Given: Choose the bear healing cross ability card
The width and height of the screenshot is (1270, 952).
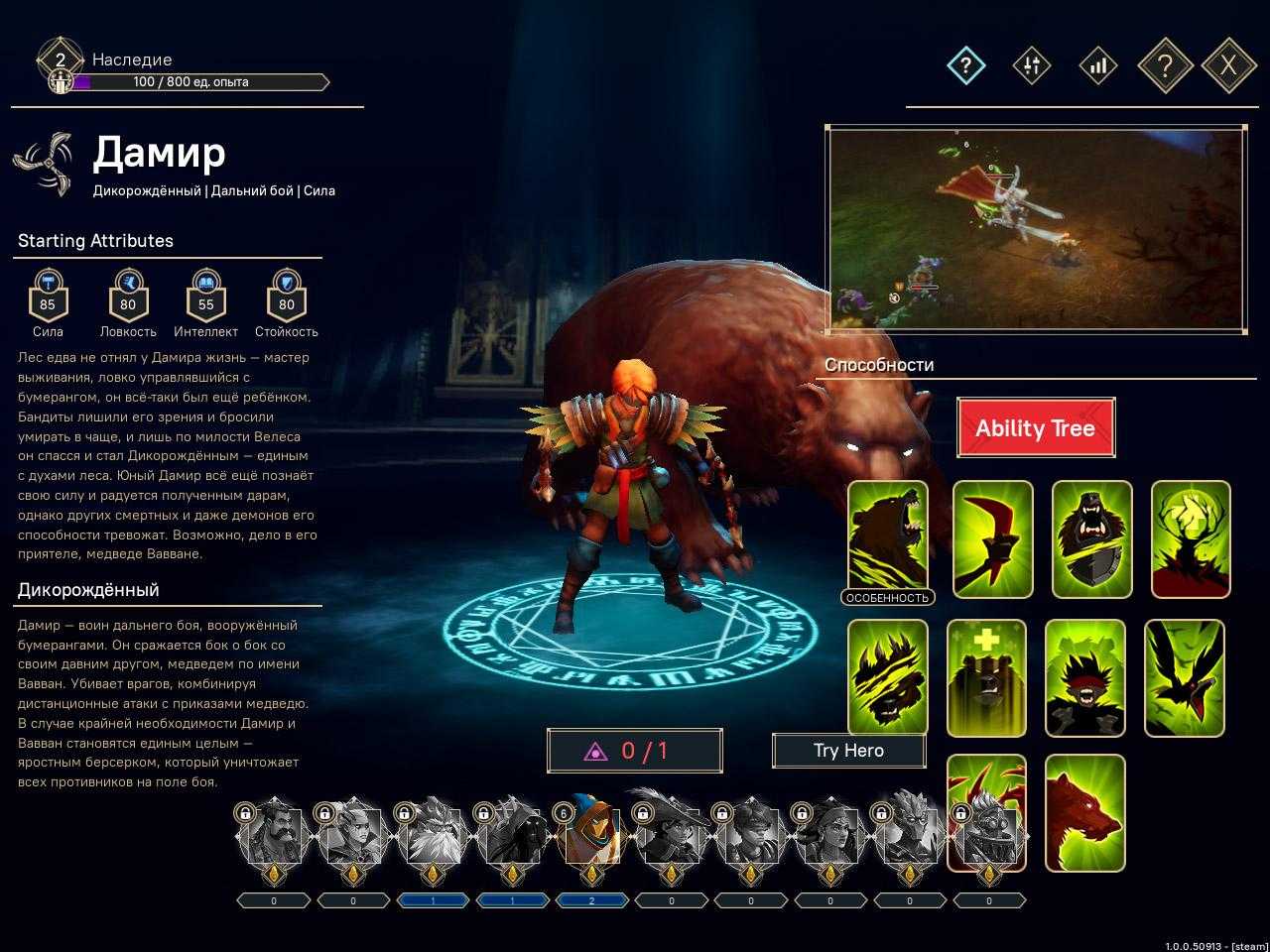Looking at the screenshot, I should pos(986,678).
